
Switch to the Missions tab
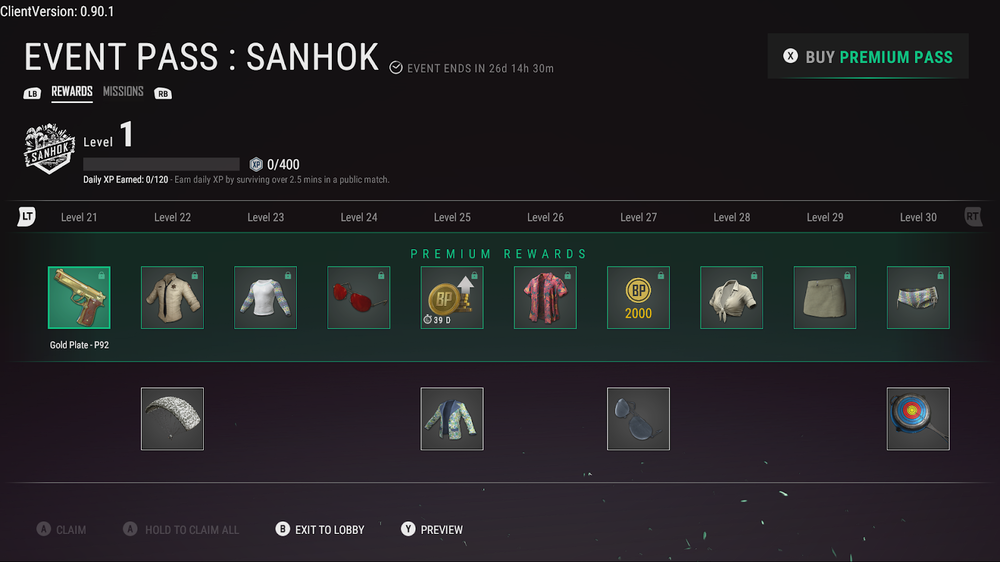tap(123, 92)
